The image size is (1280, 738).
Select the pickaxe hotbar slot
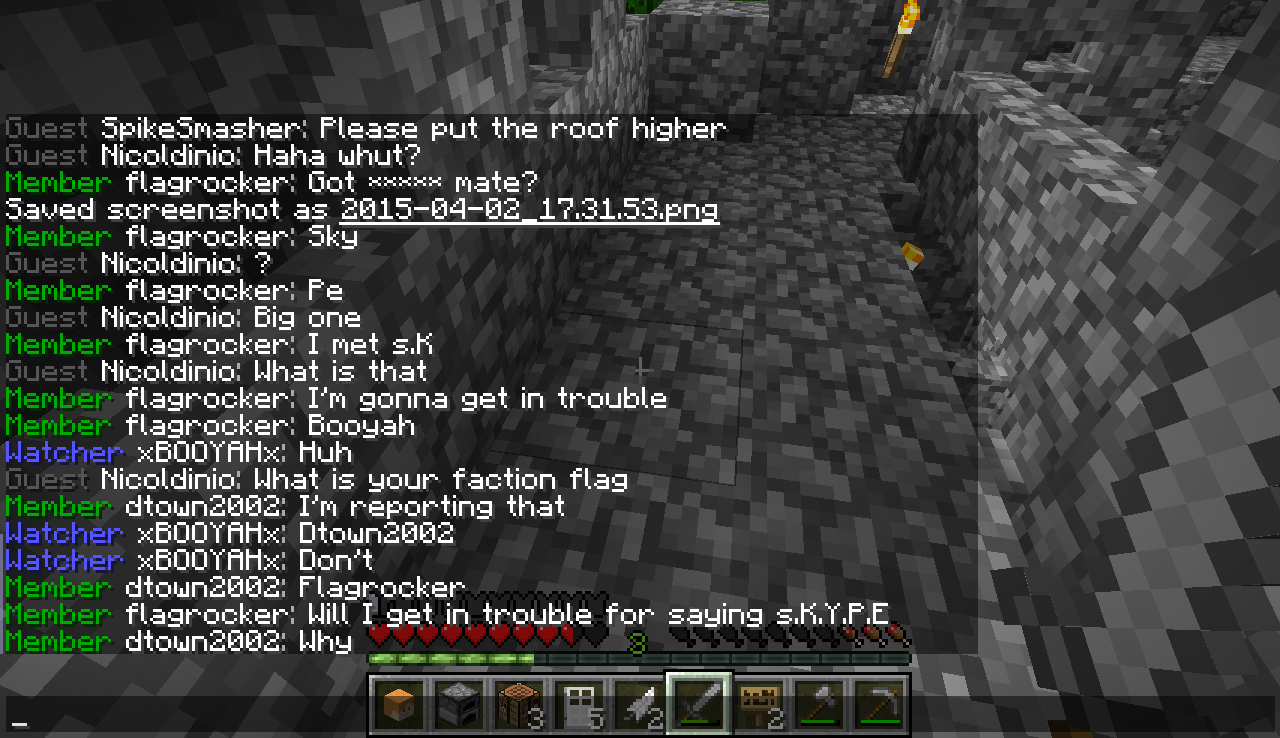click(x=878, y=704)
